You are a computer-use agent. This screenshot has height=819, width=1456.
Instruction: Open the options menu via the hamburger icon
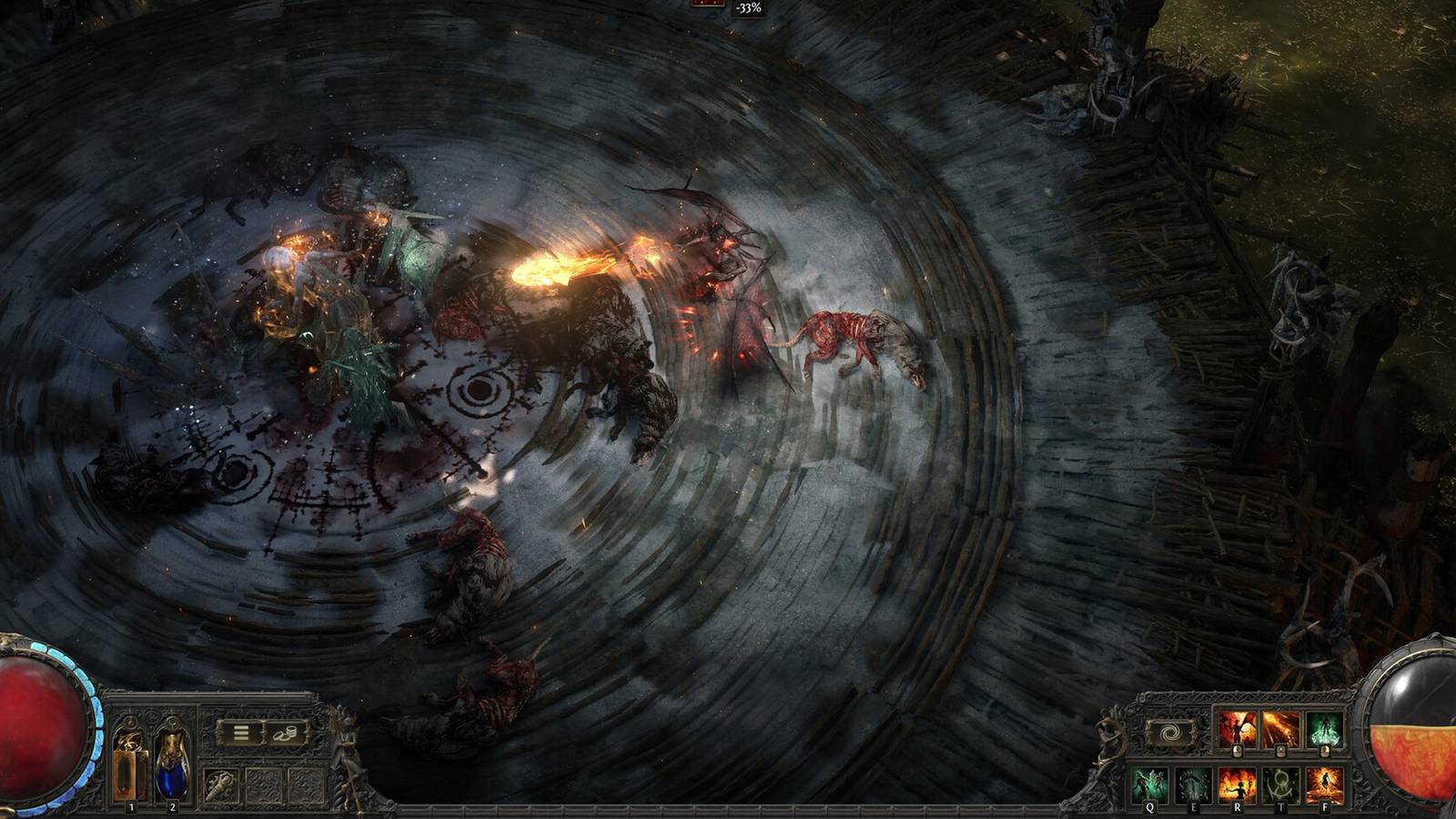[240, 732]
